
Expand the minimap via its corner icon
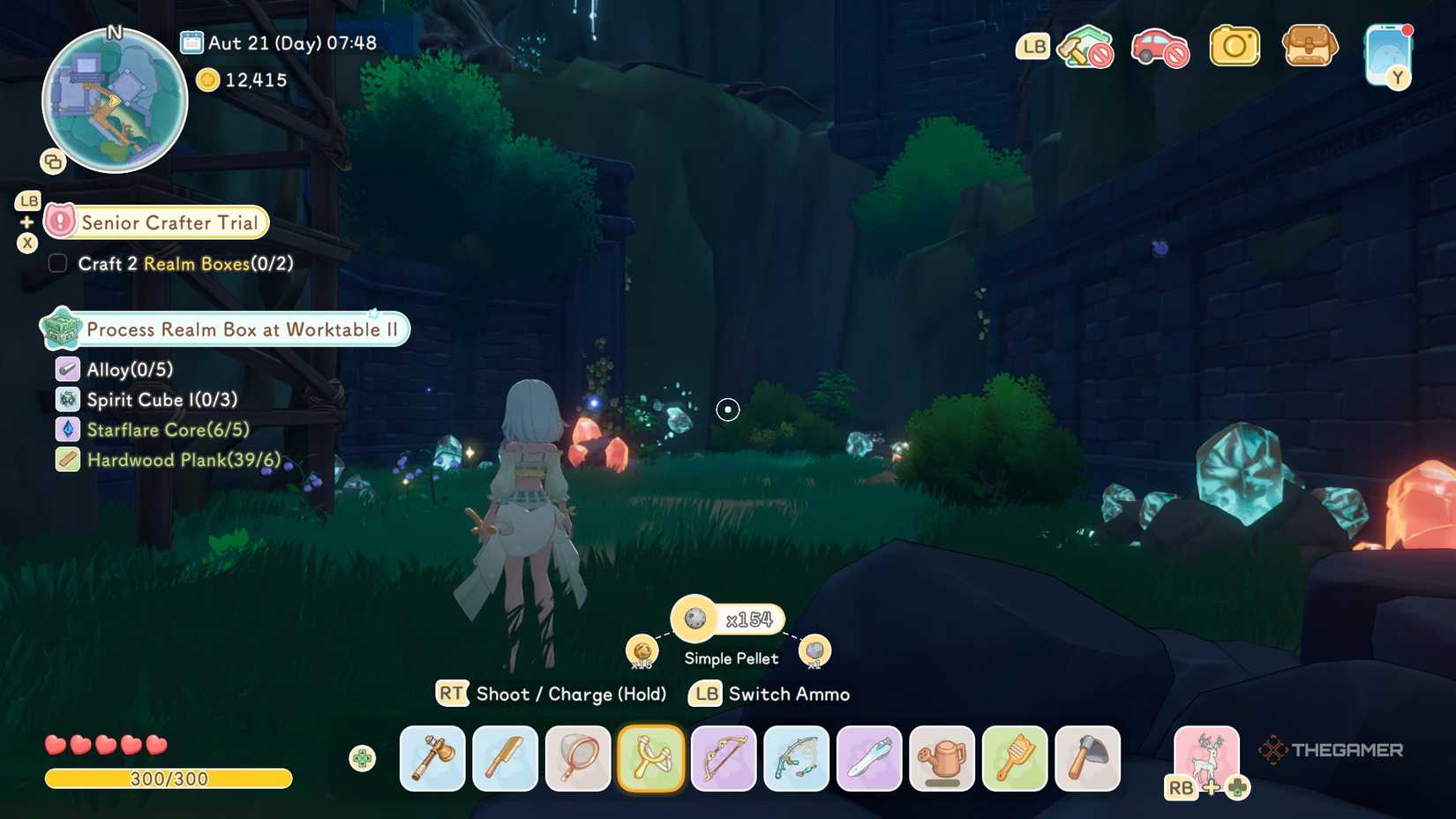pos(51,162)
